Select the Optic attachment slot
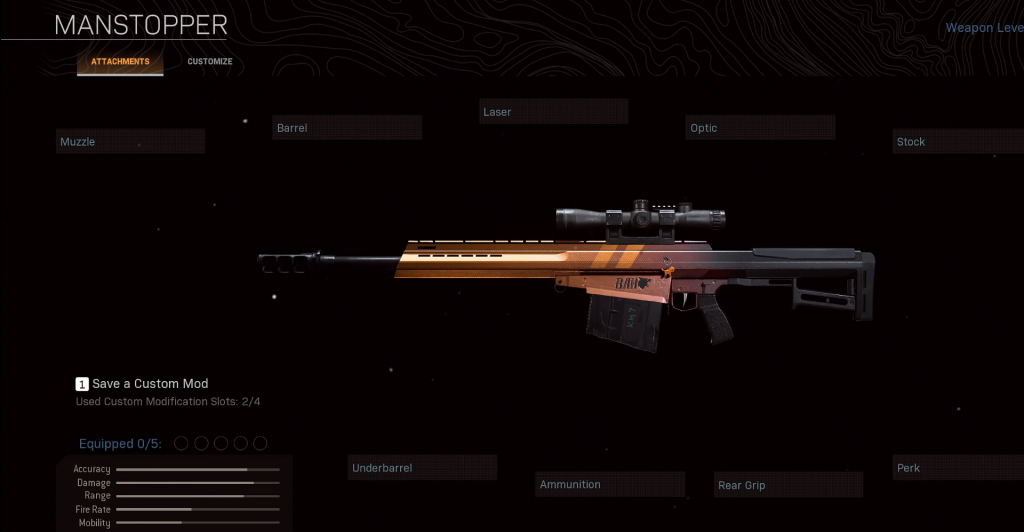Screen dimensions: 1024x532 (x=761, y=128)
